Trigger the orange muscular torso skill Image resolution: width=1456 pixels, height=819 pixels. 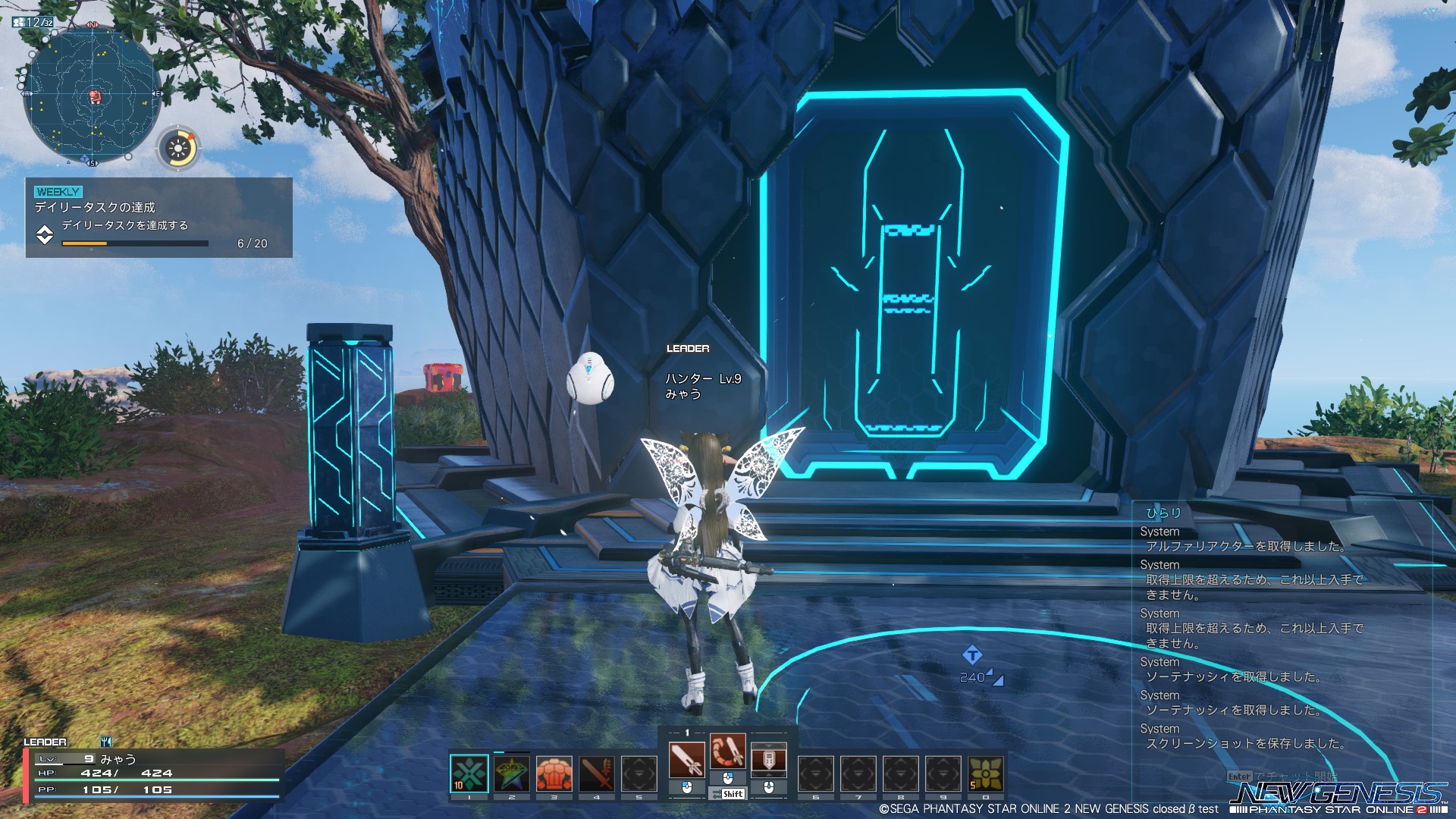coord(554,773)
